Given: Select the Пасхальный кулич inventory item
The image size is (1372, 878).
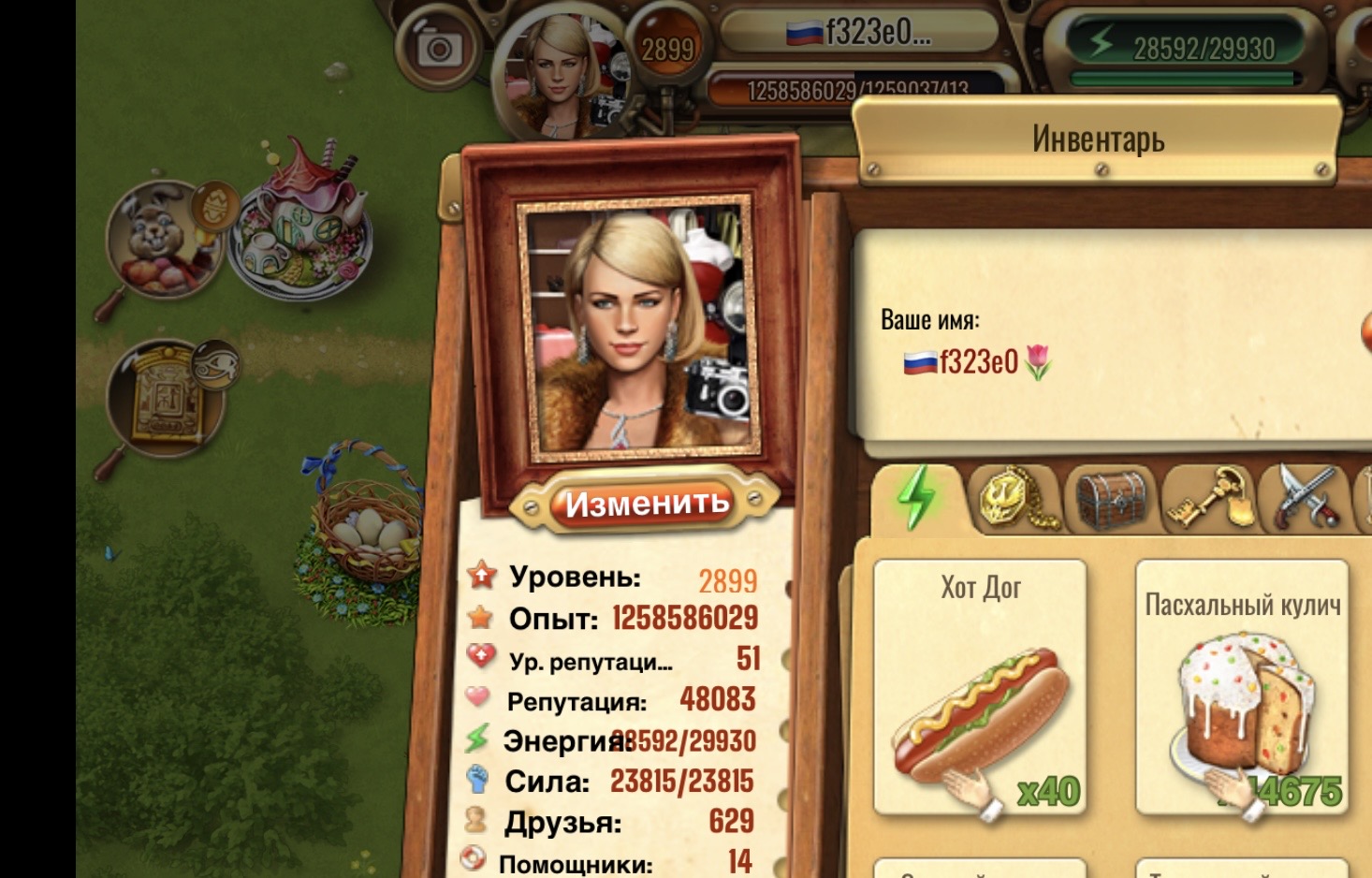Looking at the screenshot, I should click(x=1242, y=690).
